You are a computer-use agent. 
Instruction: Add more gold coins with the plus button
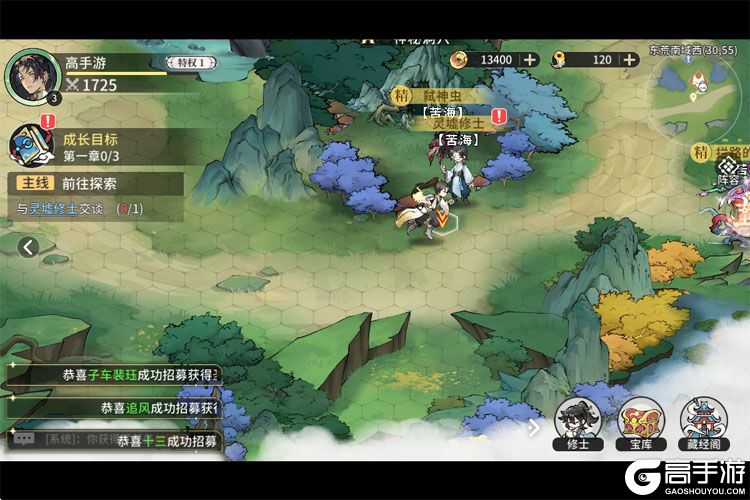pos(529,60)
